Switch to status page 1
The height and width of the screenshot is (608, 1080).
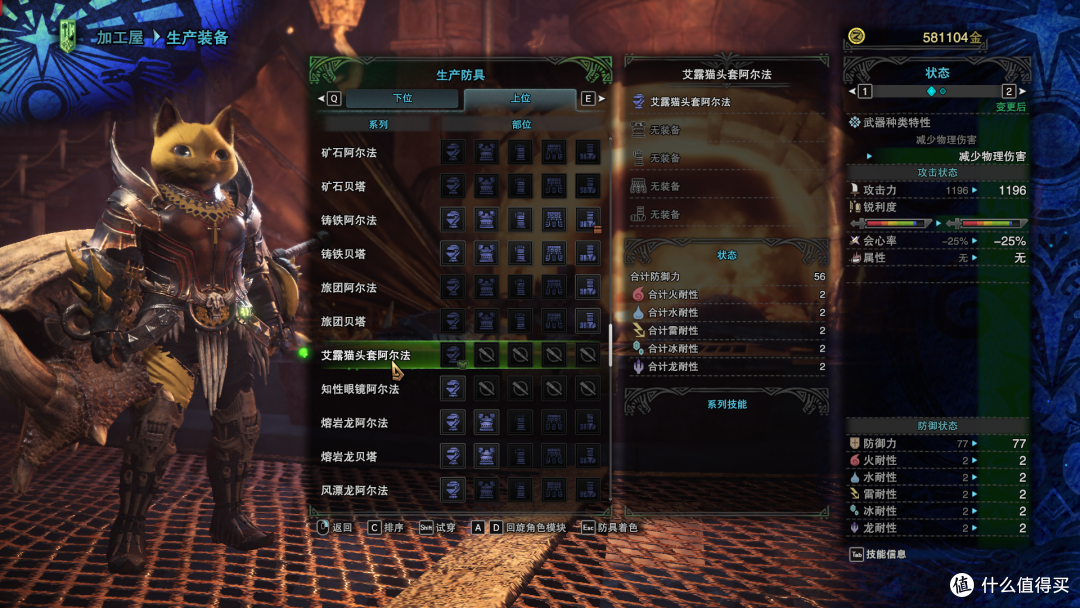pos(864,91)
